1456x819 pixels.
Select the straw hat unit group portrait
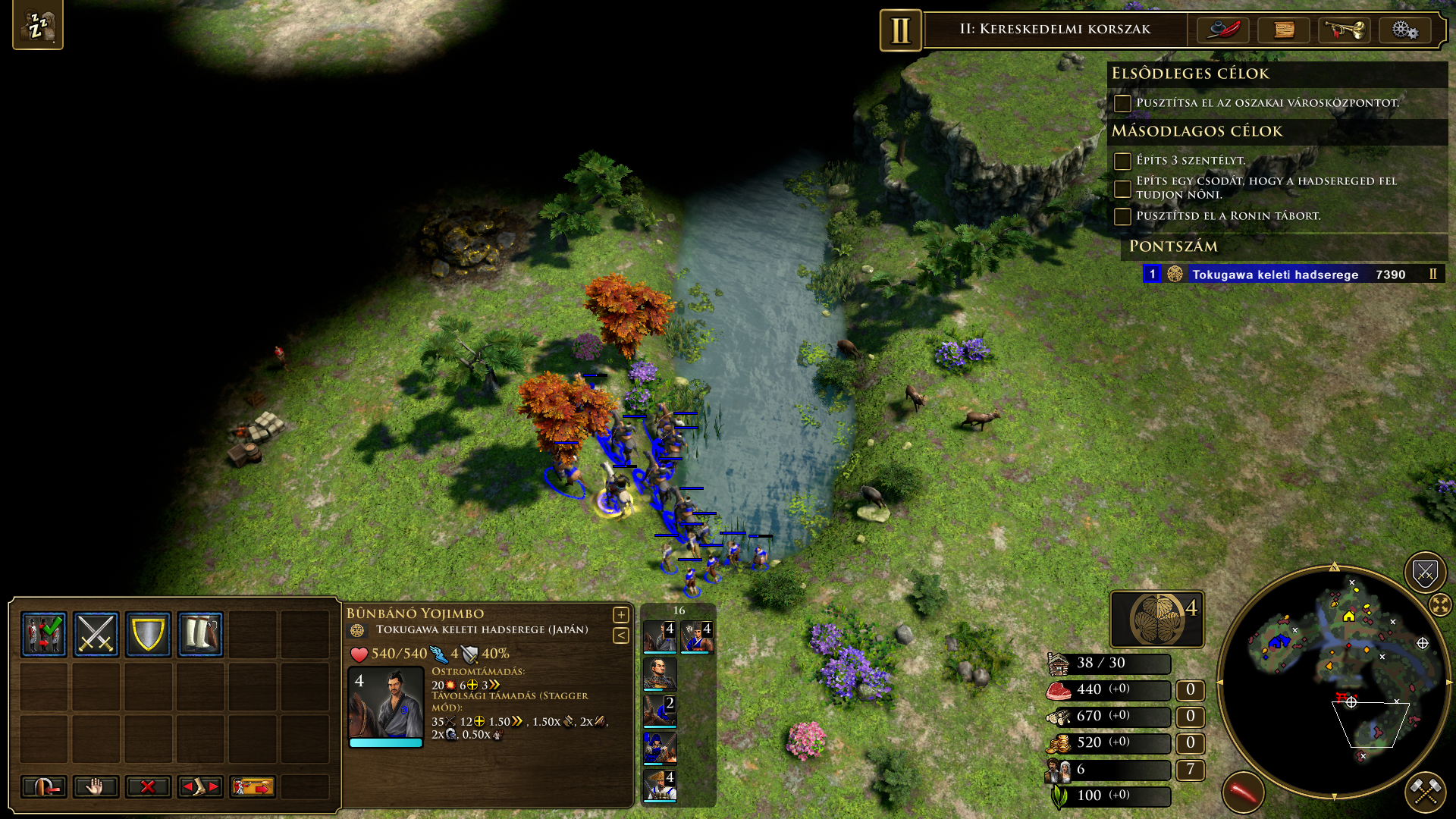[660, 786]
